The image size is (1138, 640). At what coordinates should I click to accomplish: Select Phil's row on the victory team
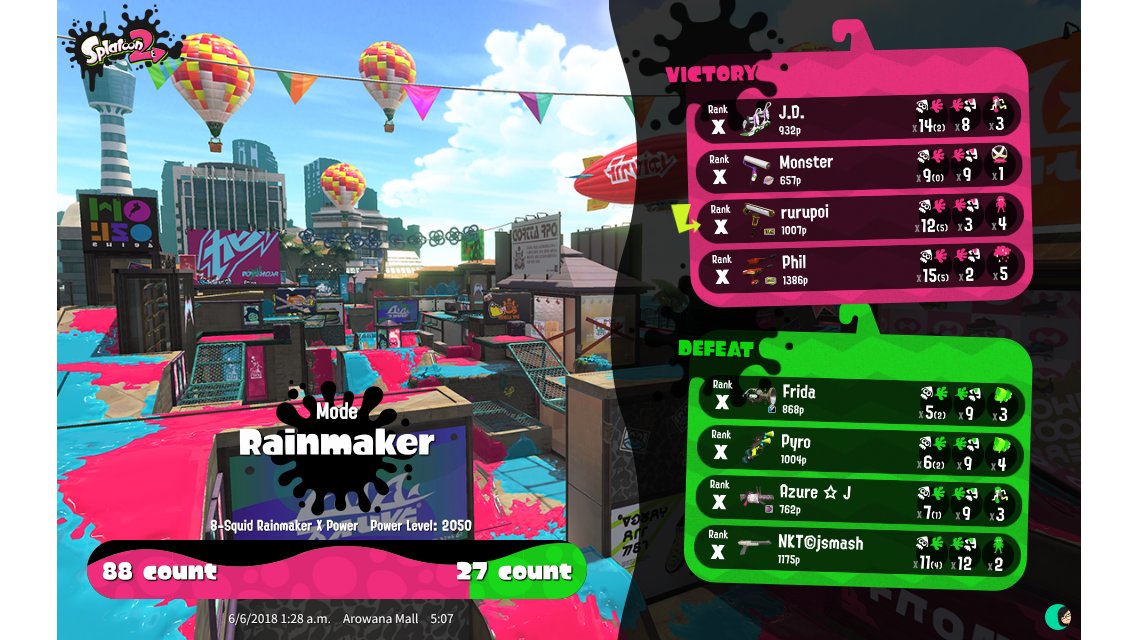point(860,268)
